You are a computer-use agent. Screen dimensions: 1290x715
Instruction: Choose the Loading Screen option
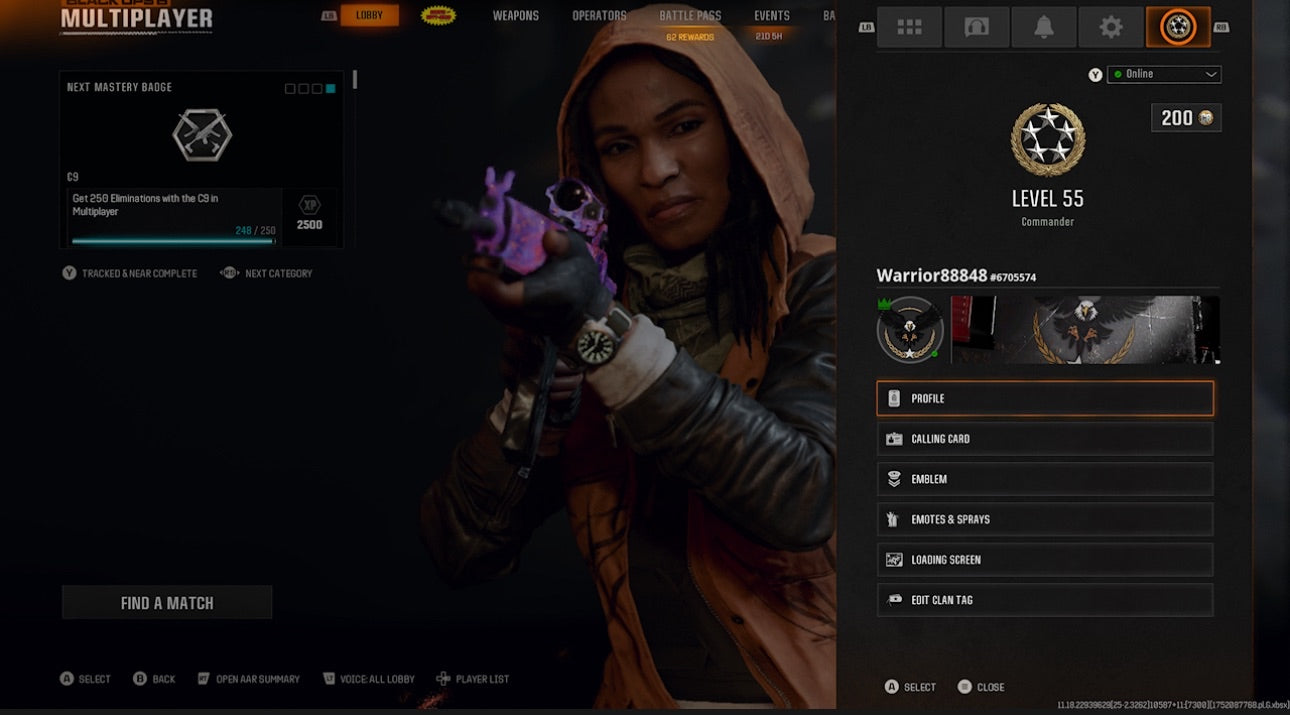pos(1045,560)
